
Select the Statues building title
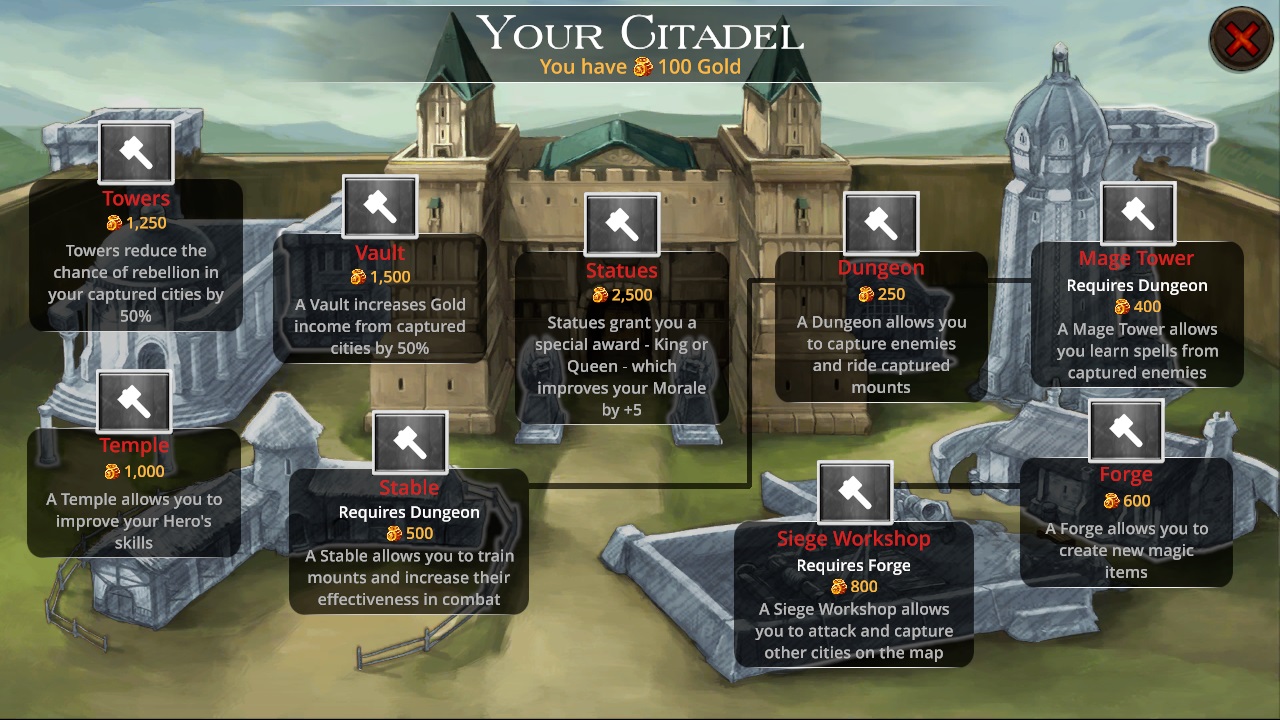pyautogui.click(x=622, y=270)
